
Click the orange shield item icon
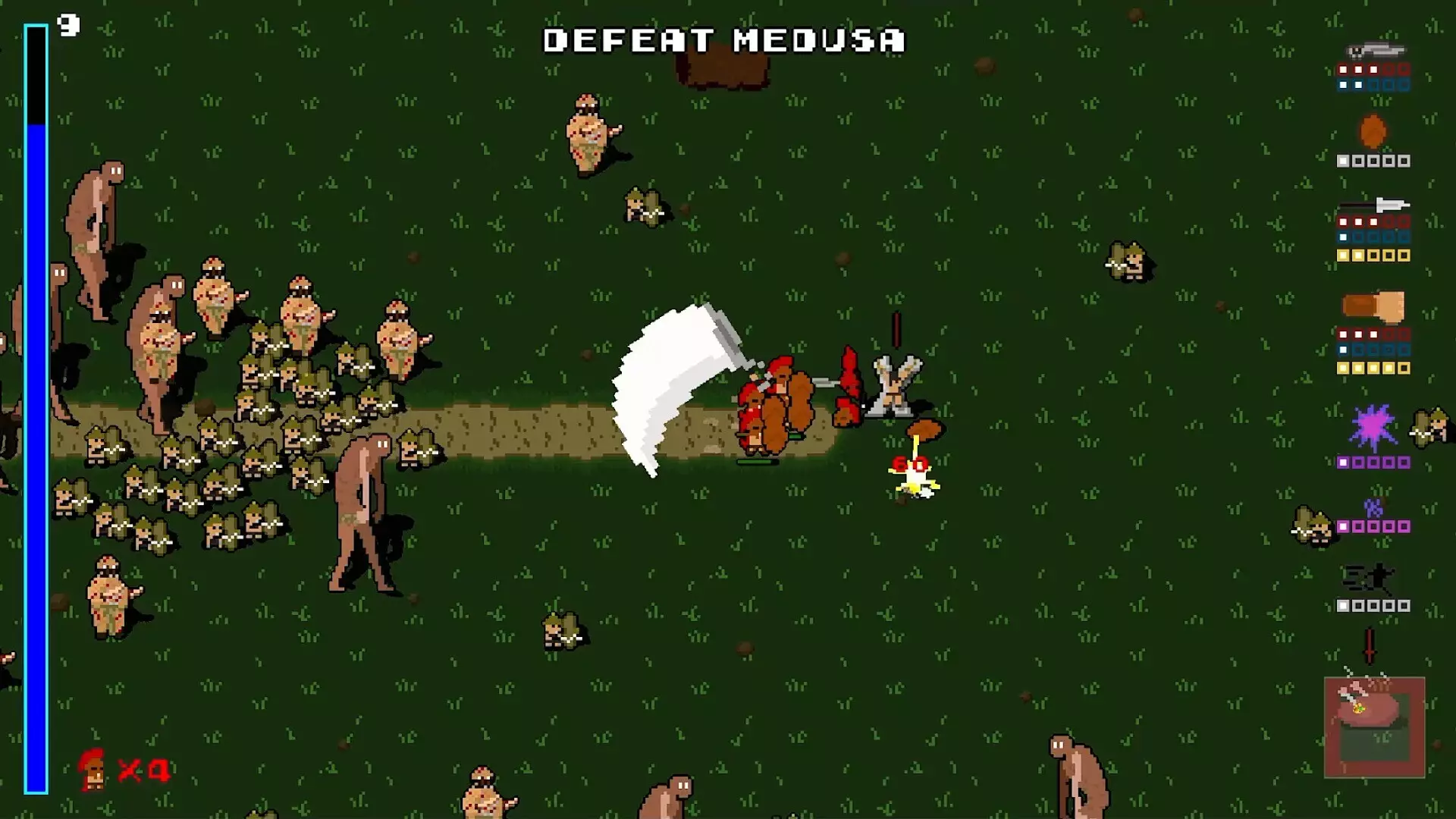point(1373,131)
